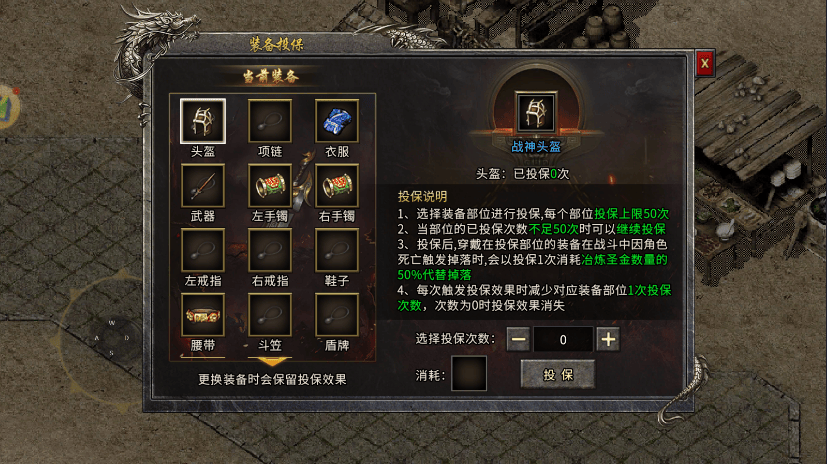Screen dimensions: 827x464
Task: Select the 头盔 helmet slot
Action: (x=202, y=120)
